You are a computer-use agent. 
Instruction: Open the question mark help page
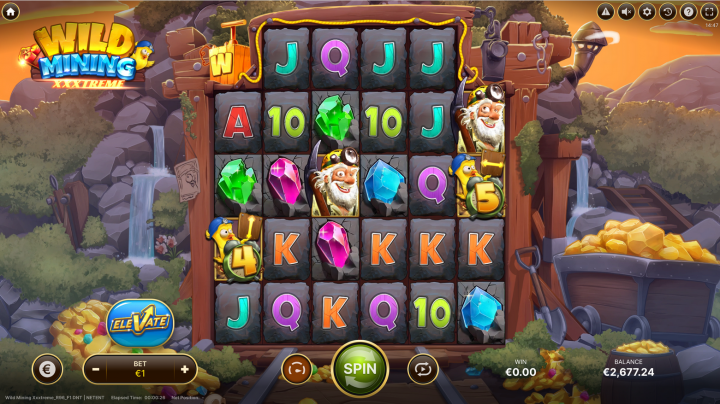point(688,11)
